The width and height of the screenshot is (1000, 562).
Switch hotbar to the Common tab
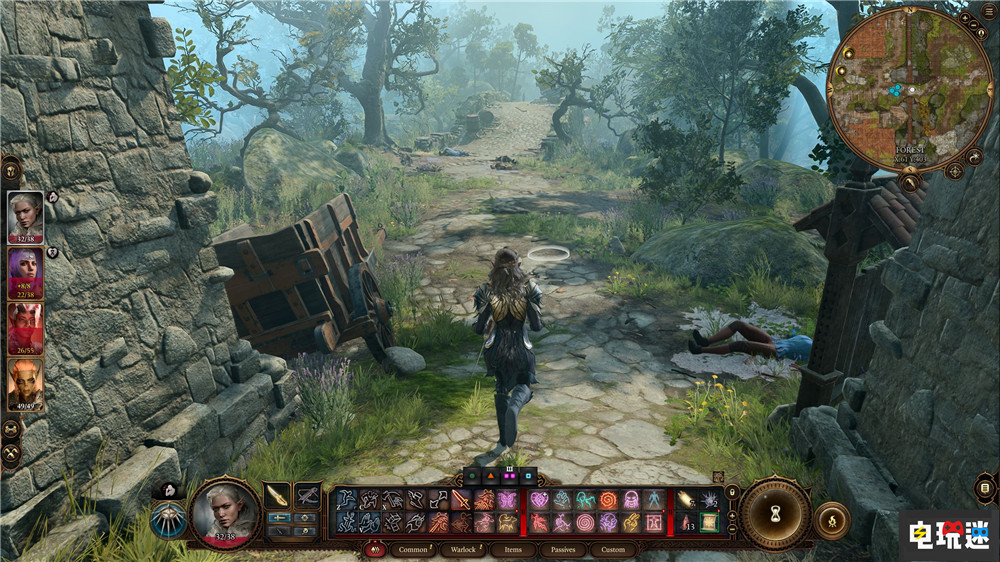coord(412,549)
